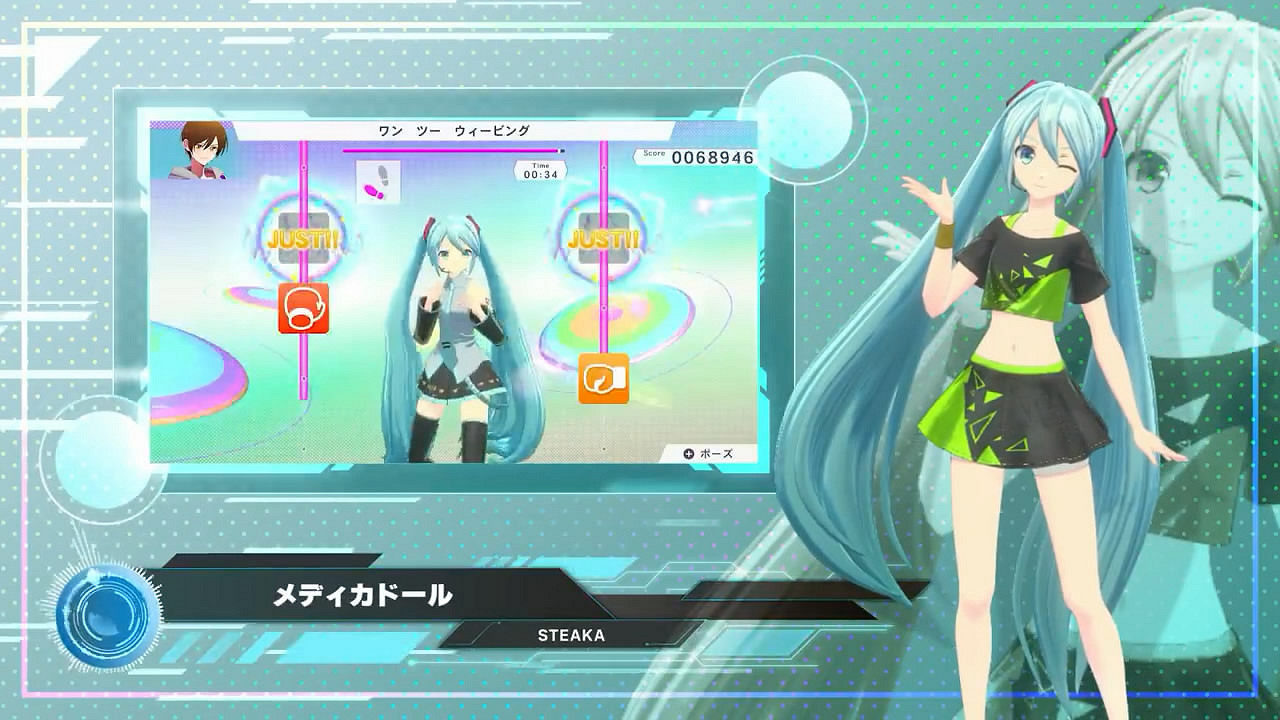The width and height of the screenshot is (1280, 720).
Task: Click the pink song progress bar
Action: [x=450, y=148]
